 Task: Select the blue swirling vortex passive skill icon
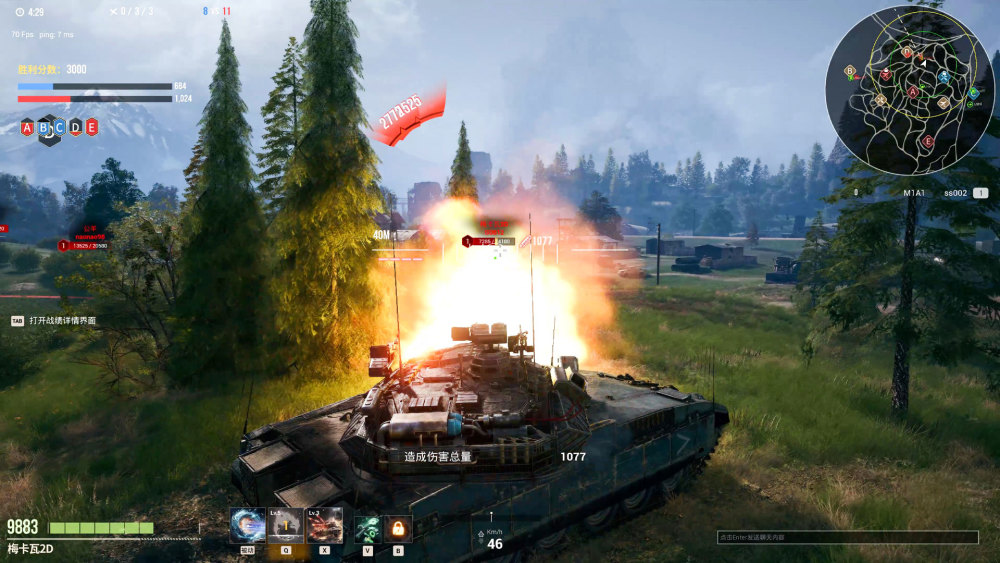(x=247, y=525)
